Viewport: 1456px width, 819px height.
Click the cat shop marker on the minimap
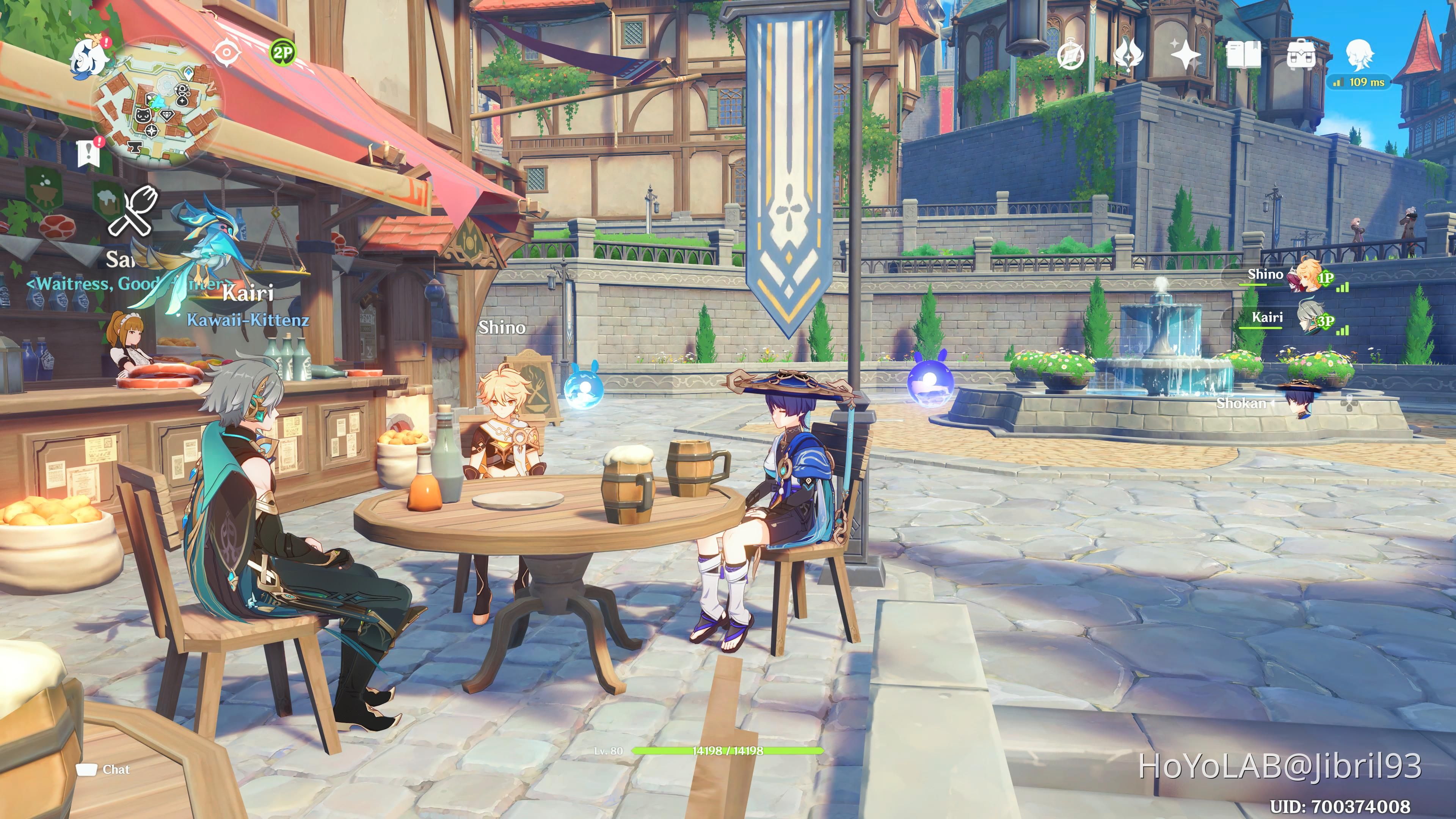[x=143, y=115]
